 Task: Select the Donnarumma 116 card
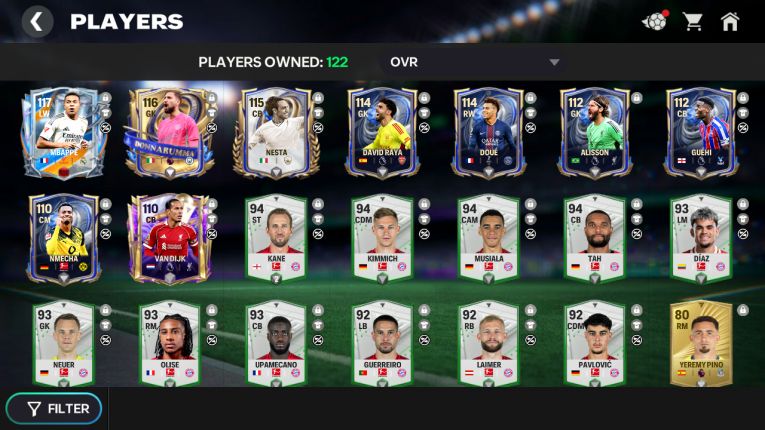(x=168, y=132)
